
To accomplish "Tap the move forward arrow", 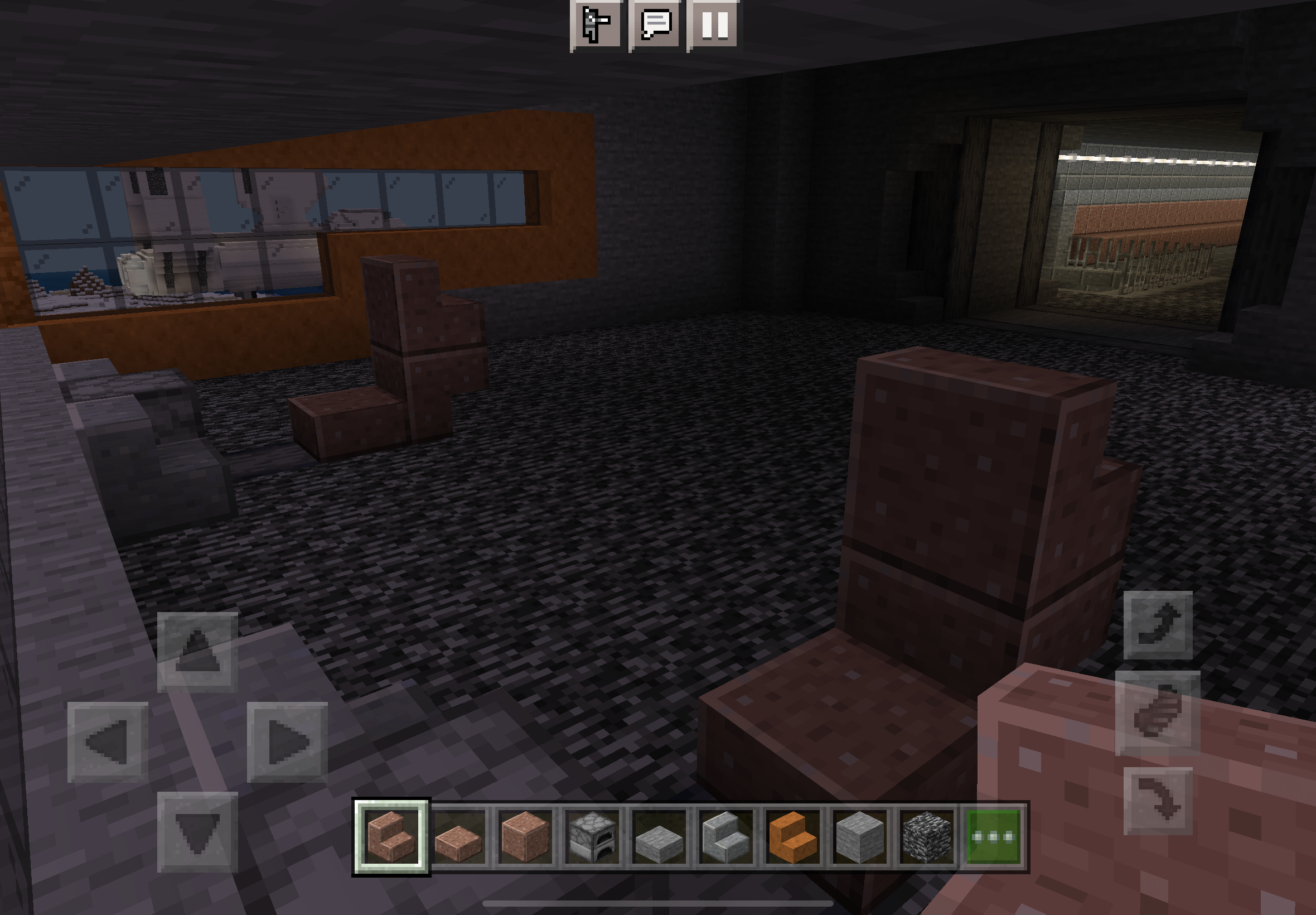I will (x=197, y=652).
